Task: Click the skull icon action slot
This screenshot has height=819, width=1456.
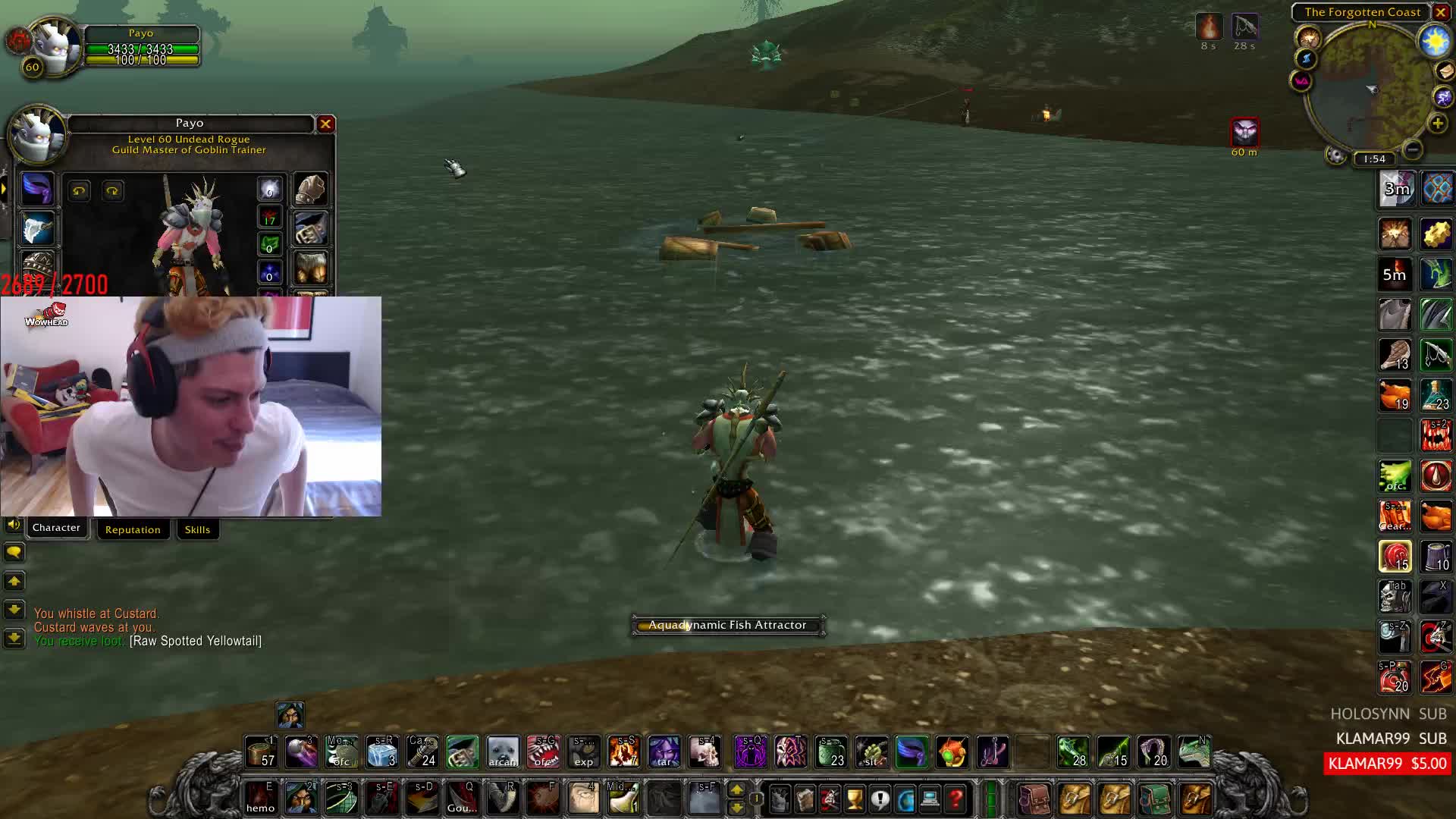Action: tap(704, 752)
